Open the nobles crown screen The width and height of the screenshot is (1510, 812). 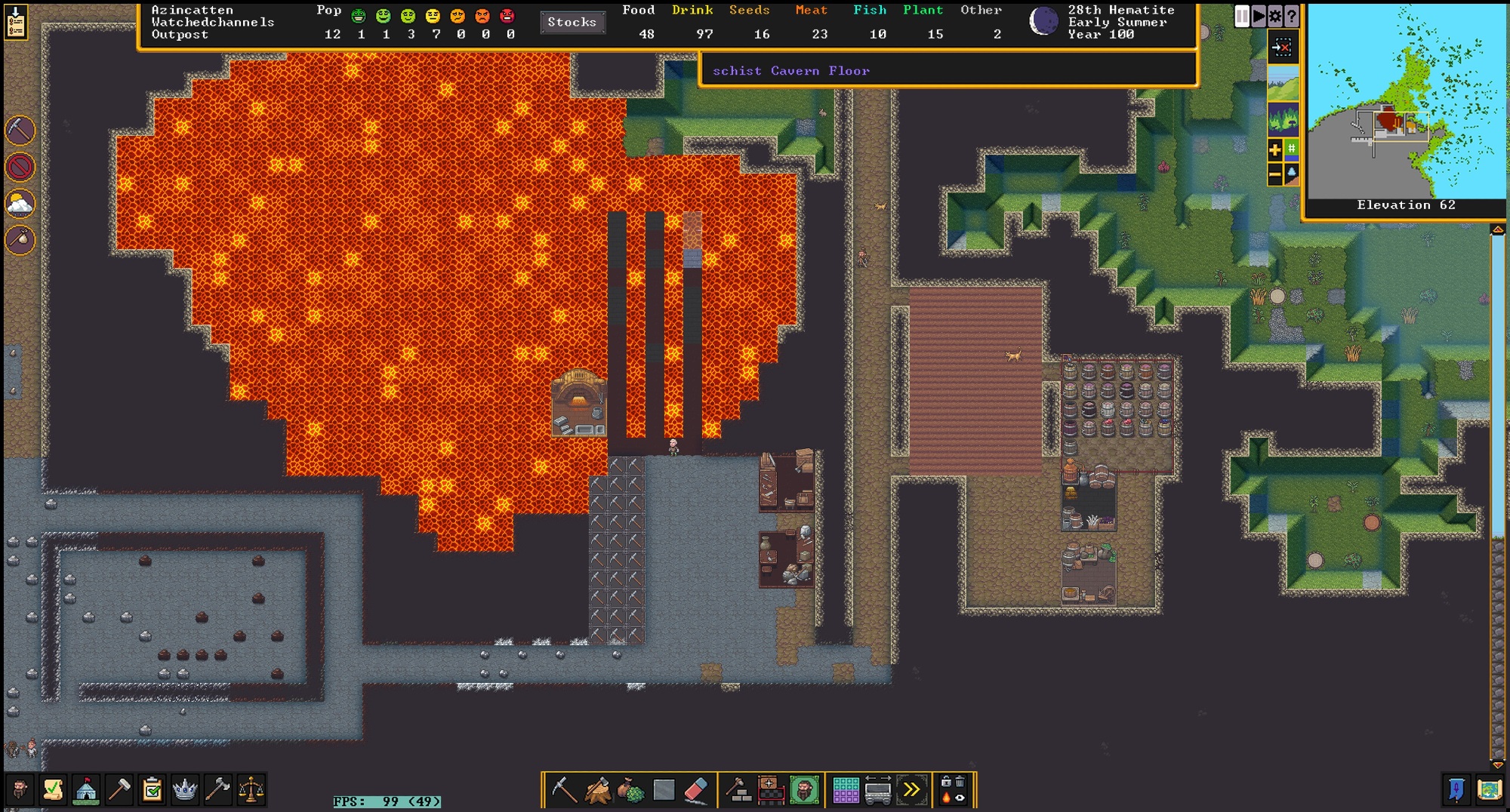[185, 790]
